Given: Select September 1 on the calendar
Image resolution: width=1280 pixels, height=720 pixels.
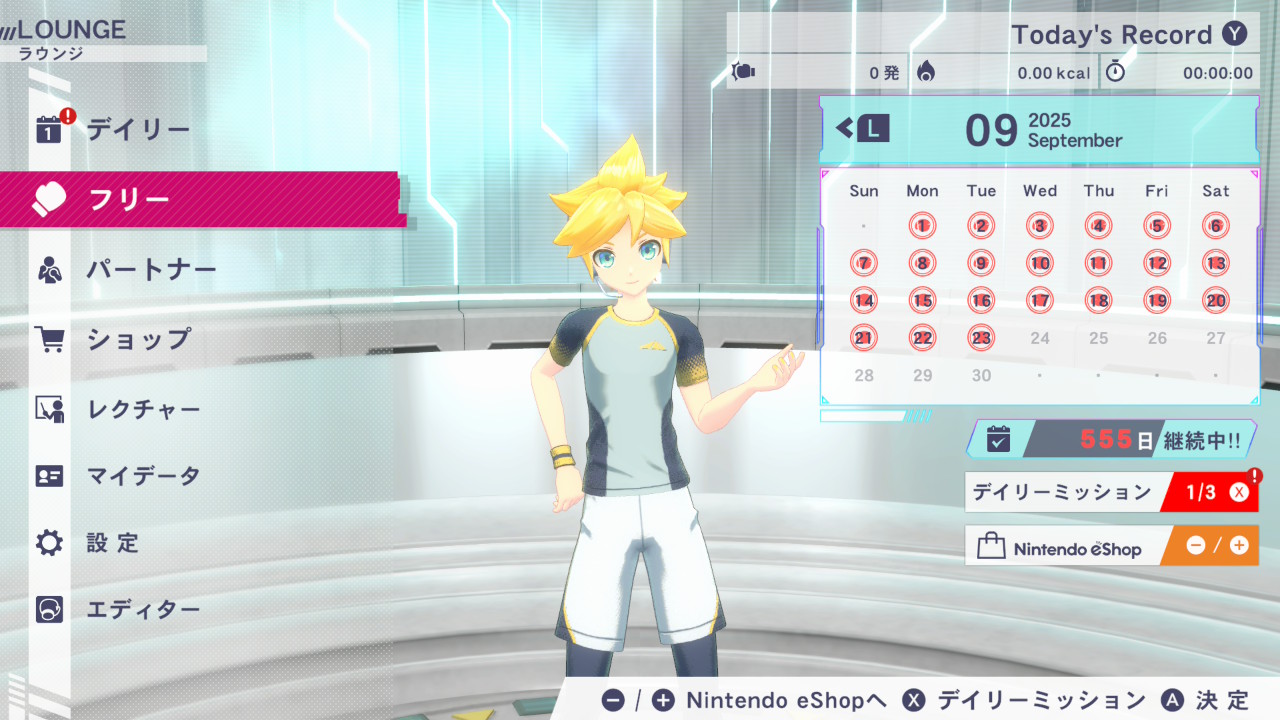Looking at the screenshot, I should 922,226.
